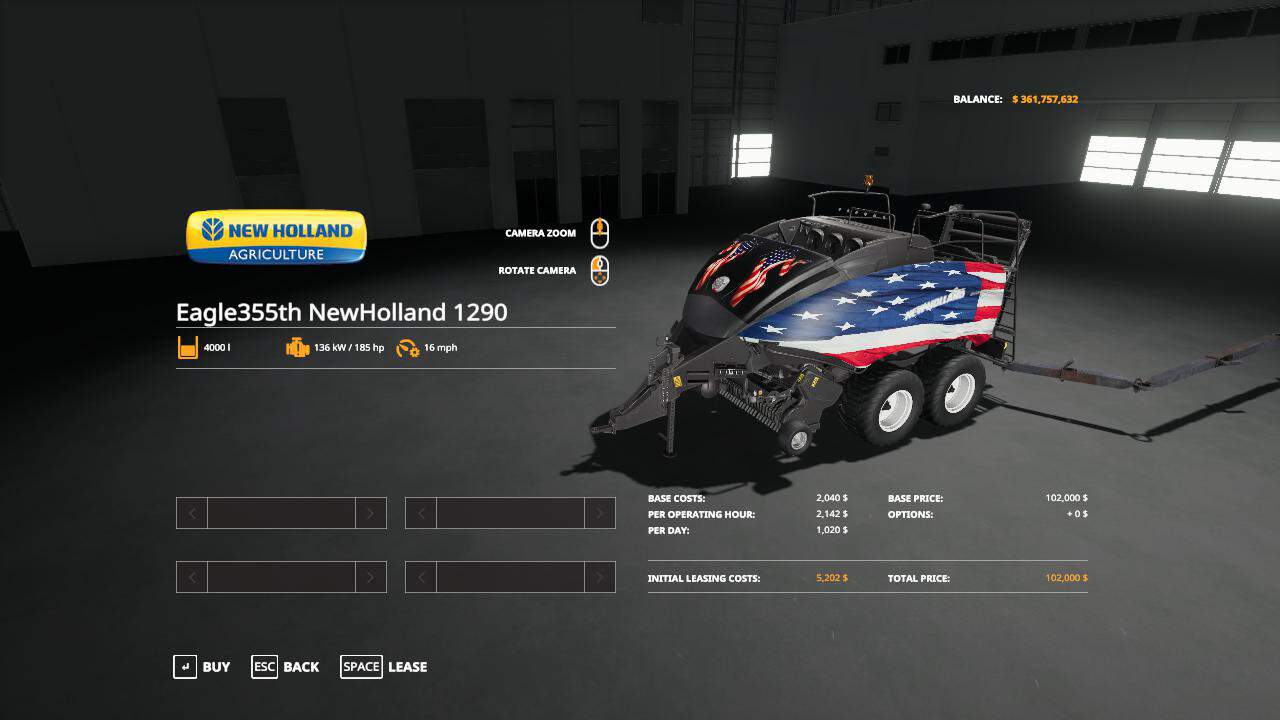Screen dimensions: 1280x720
Task: Choose the Lease option for the baler
Action: (385, 667)
